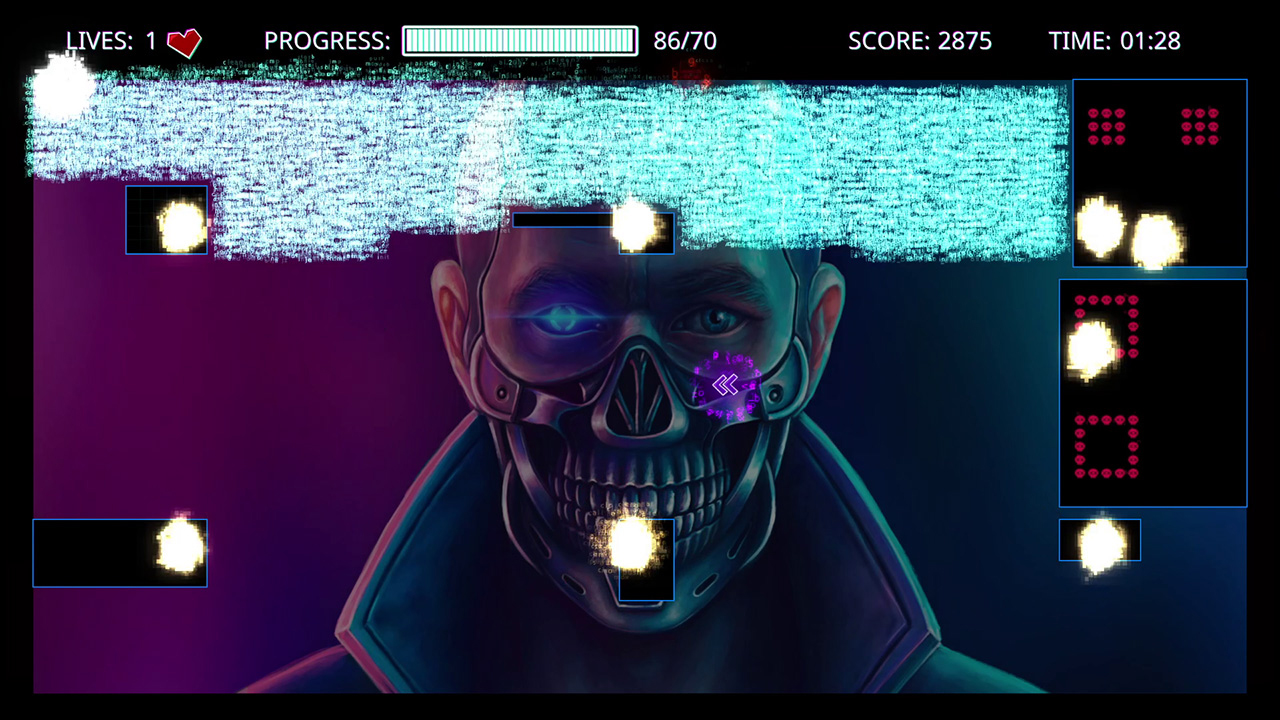
Task: Expand the right-side pattern panel
Action: (x=1152, y=392)
